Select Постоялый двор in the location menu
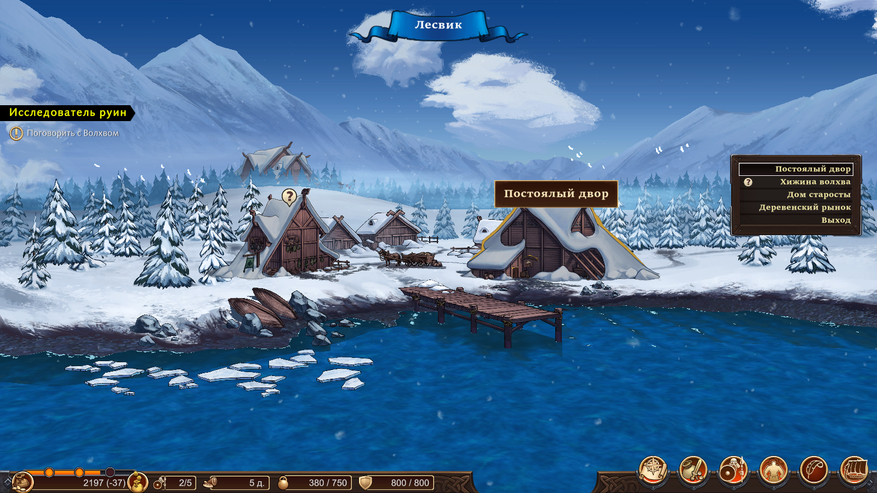The width and height of the screenshot is (877, 493). point(797,169)
